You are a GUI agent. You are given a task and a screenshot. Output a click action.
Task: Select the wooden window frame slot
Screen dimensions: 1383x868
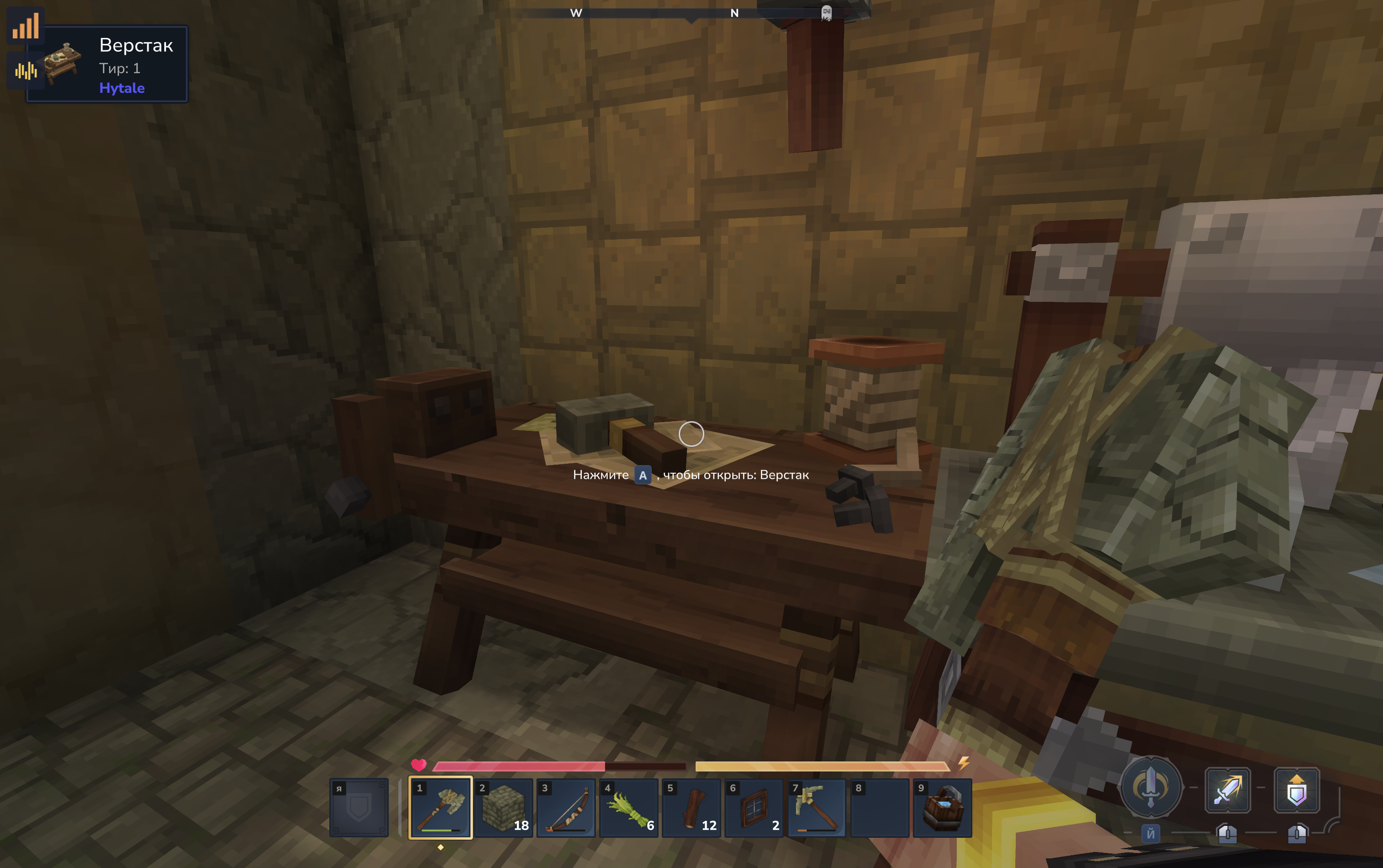754,807
